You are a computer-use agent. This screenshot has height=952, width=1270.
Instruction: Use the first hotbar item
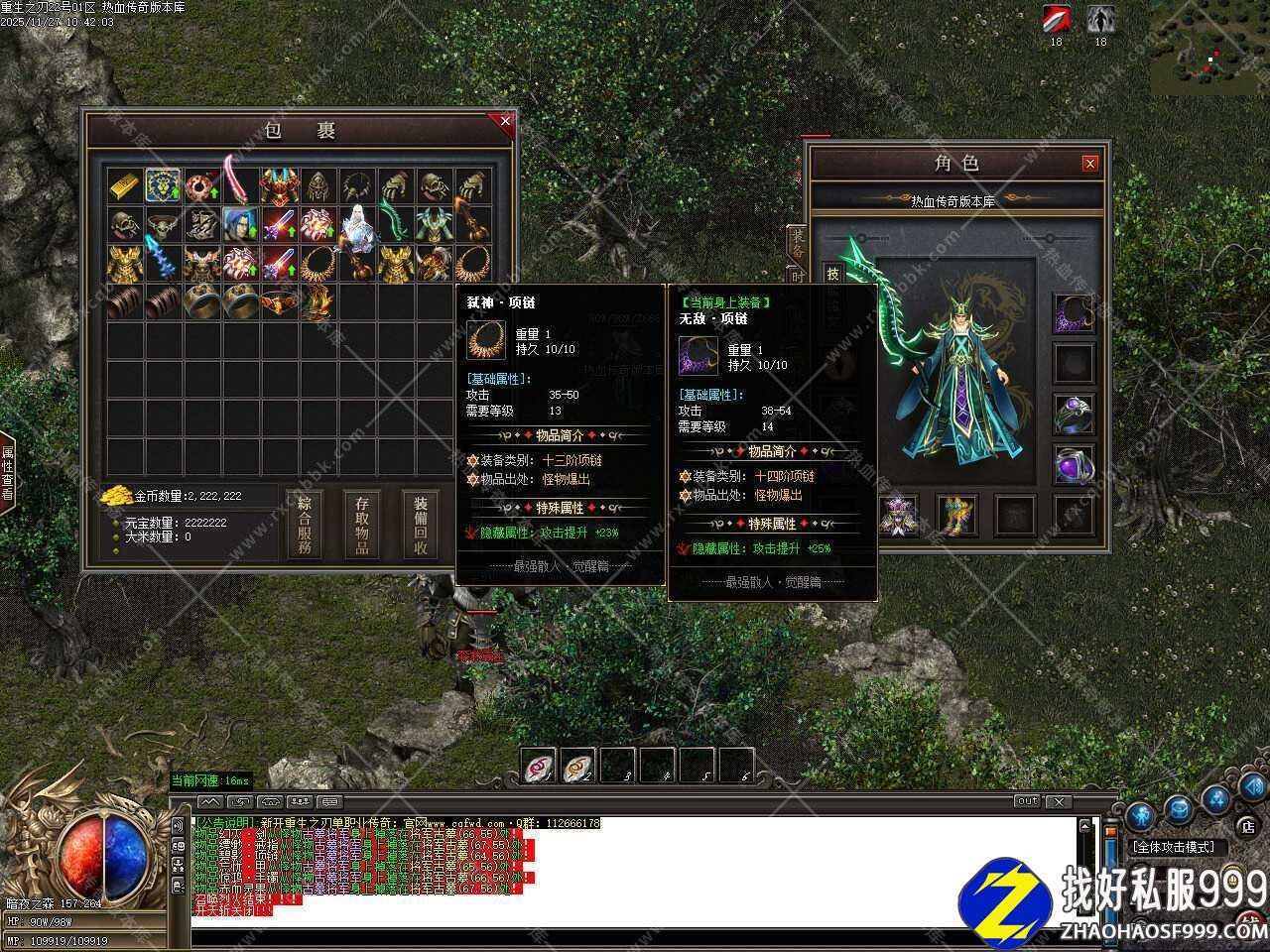539,765
